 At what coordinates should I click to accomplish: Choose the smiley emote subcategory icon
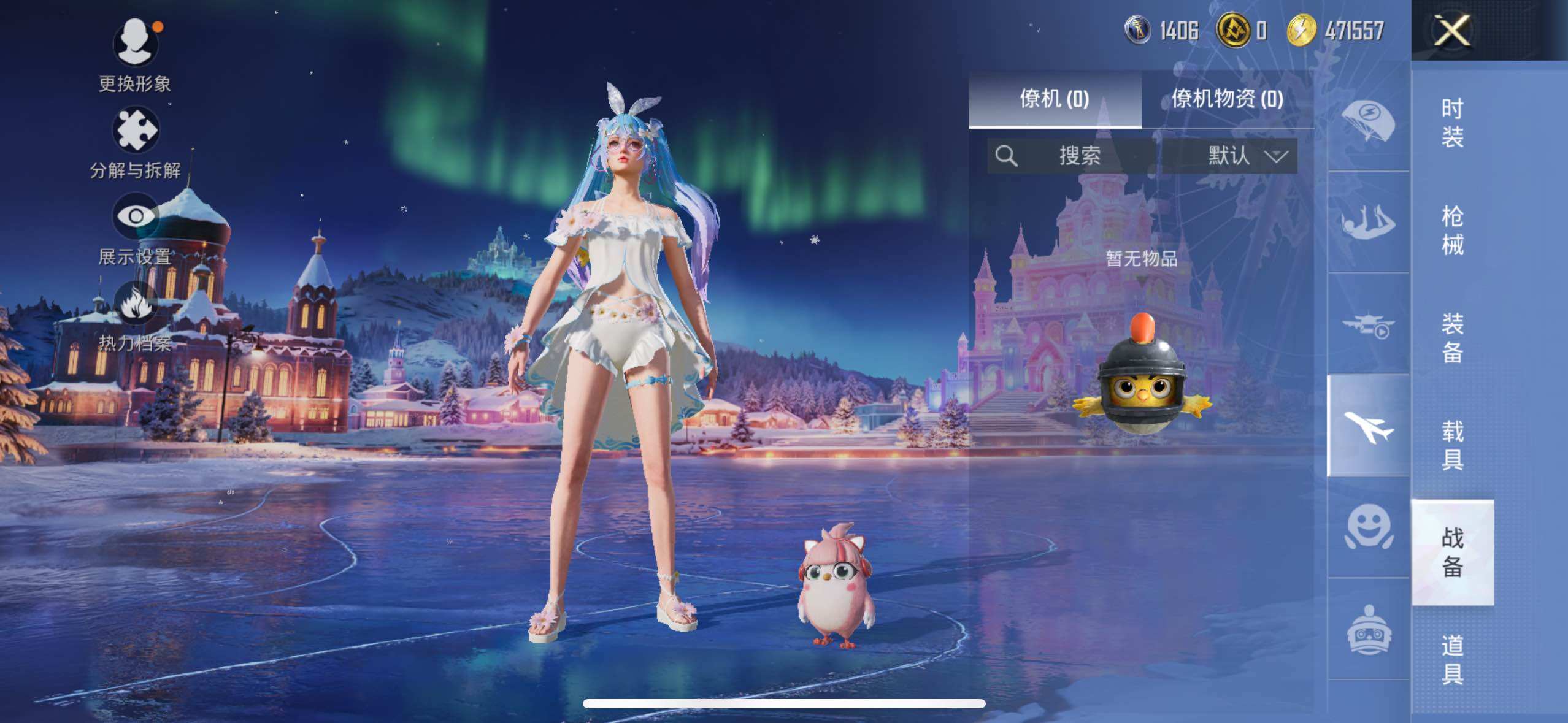(1368, 527)
